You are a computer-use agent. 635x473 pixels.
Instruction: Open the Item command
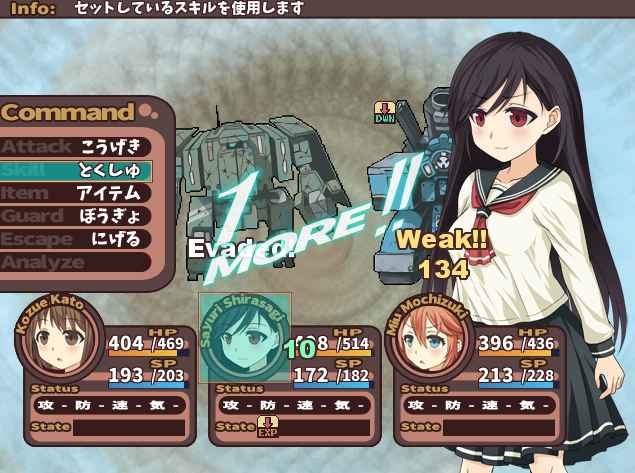click(x=76, y=193)
